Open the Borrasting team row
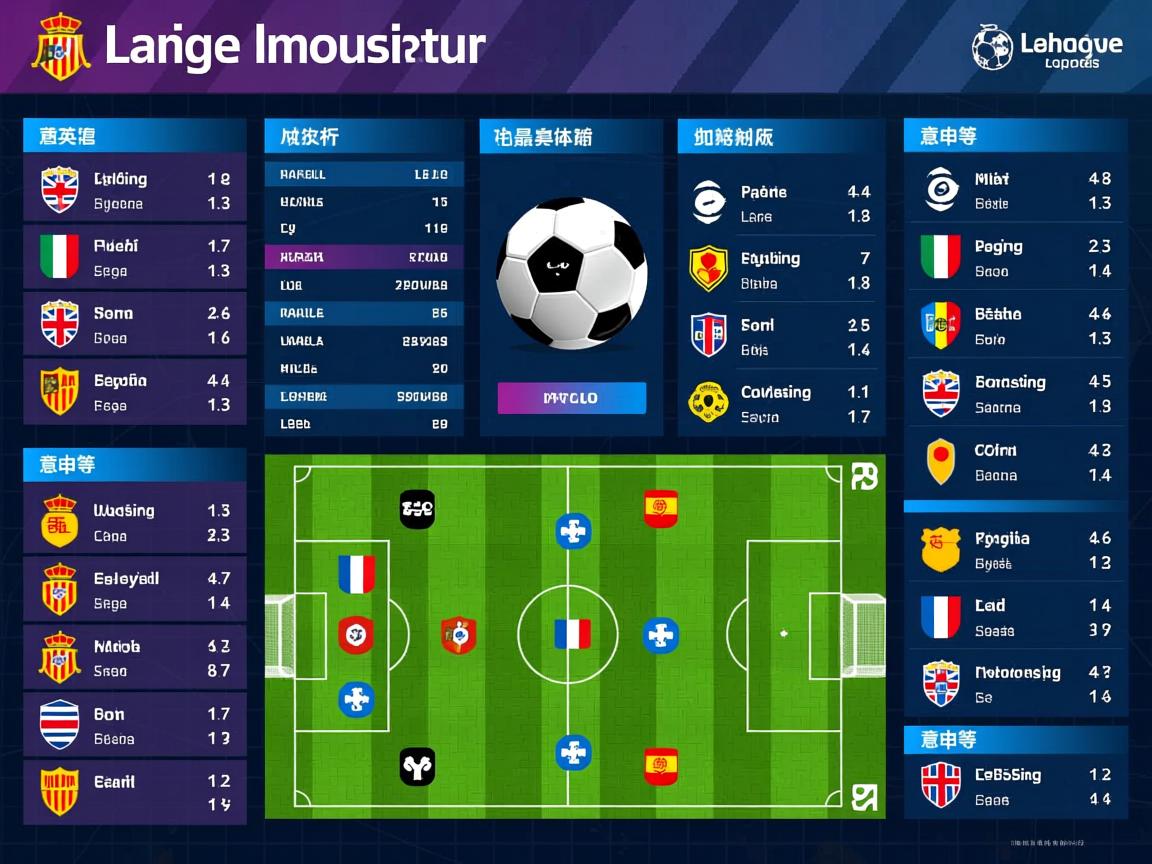This screenshot has height=864, width=1152. click(1015, 394)
